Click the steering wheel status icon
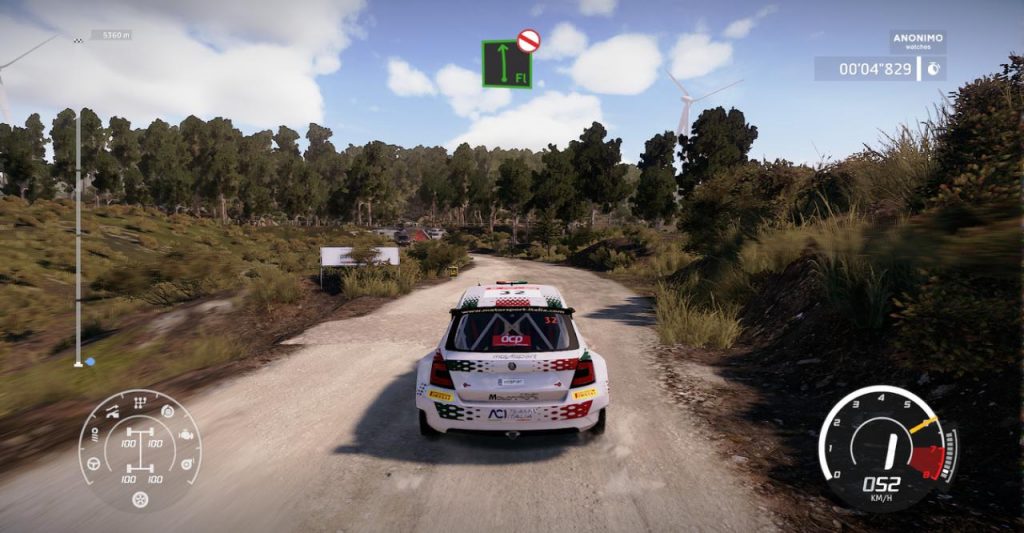This screenshot has height=533, width=1024. pos(94,464)
